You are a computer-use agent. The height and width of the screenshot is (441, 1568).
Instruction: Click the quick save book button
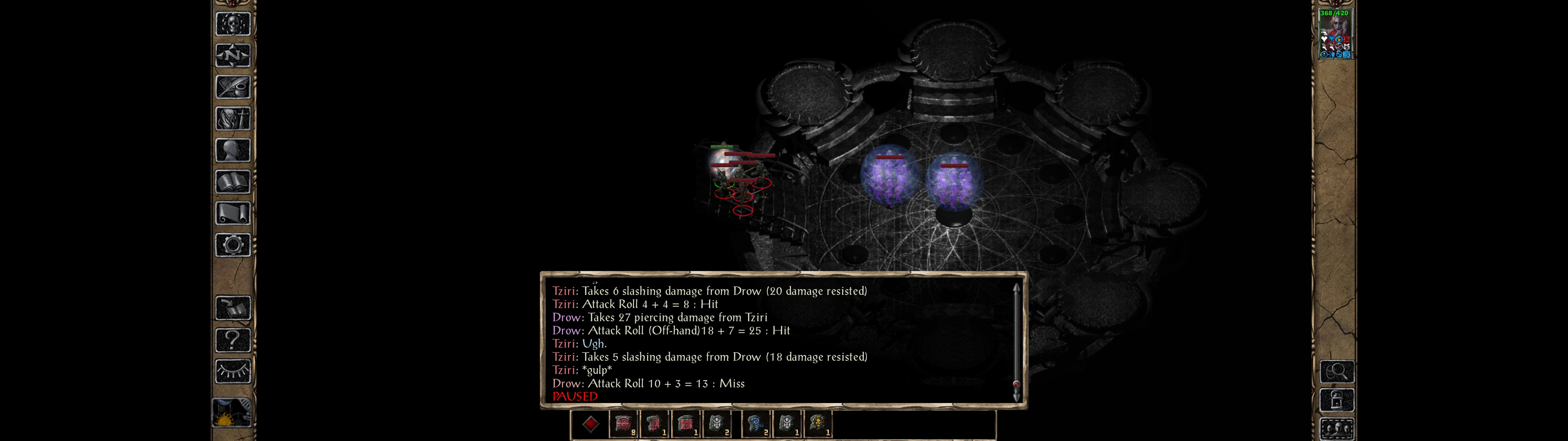pyautogui.click(x=232, y=308)
